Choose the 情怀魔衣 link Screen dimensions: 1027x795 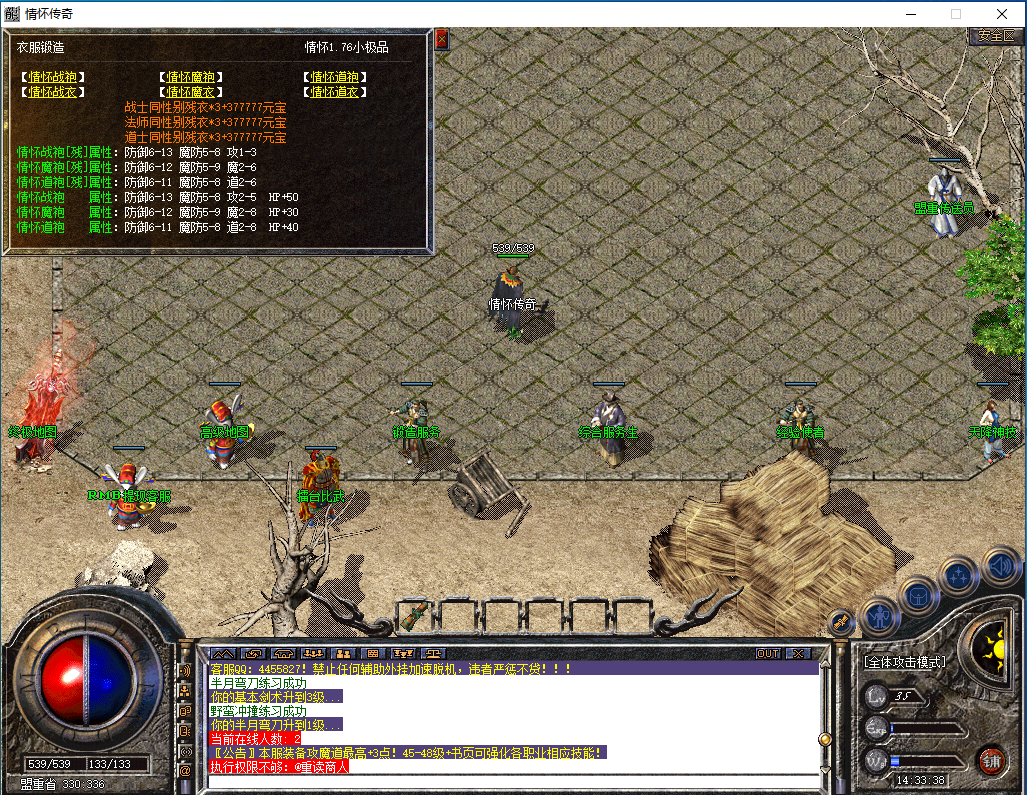(x=193, y=92)
